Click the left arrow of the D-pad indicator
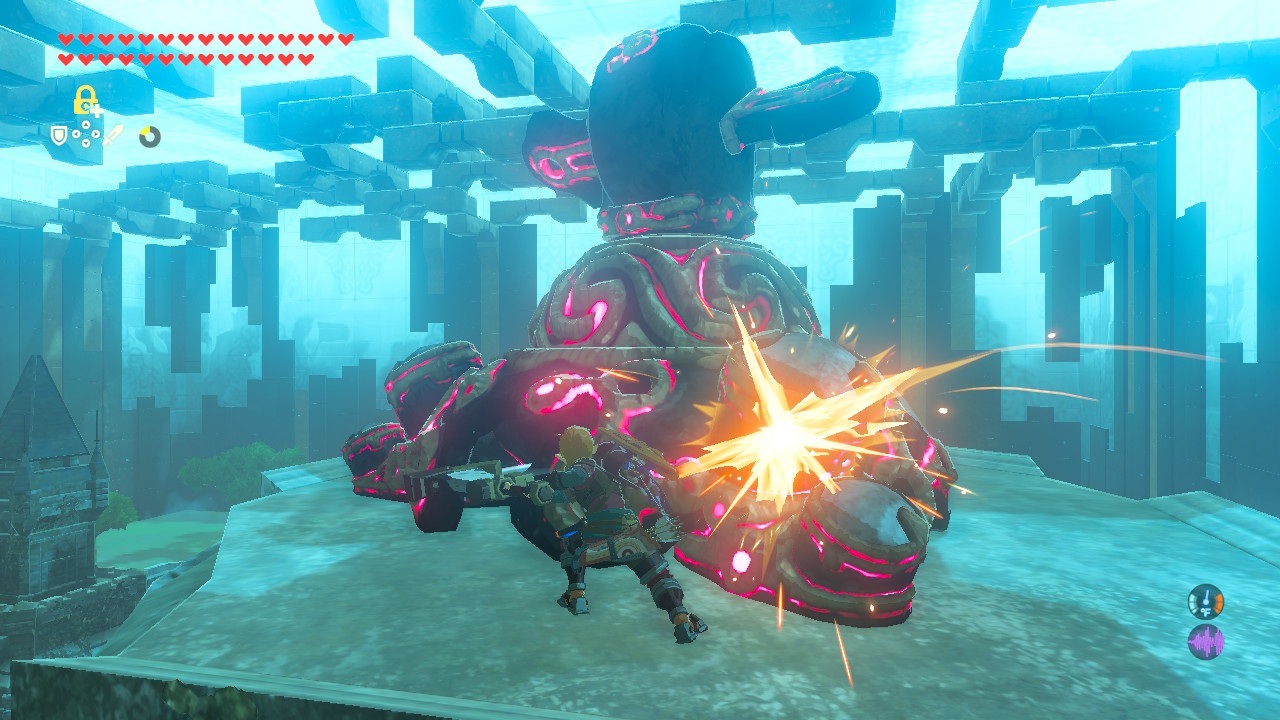The height and width of the screenshot is (720, 1280). (76, 134)
